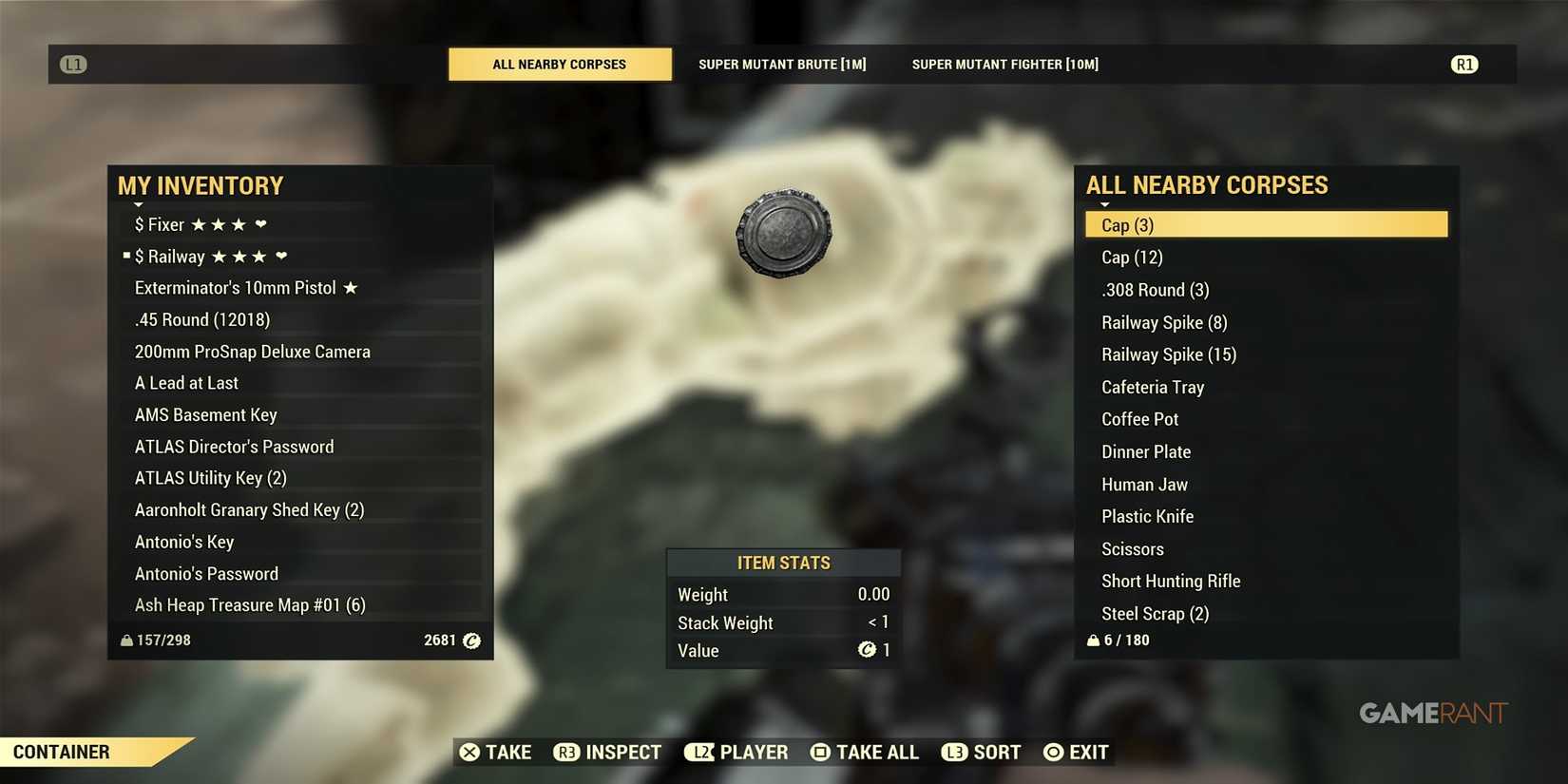The width and height of the screenshot is (1568, 784).
Task: Click the EXIT label
Action: click(1088, 752)
